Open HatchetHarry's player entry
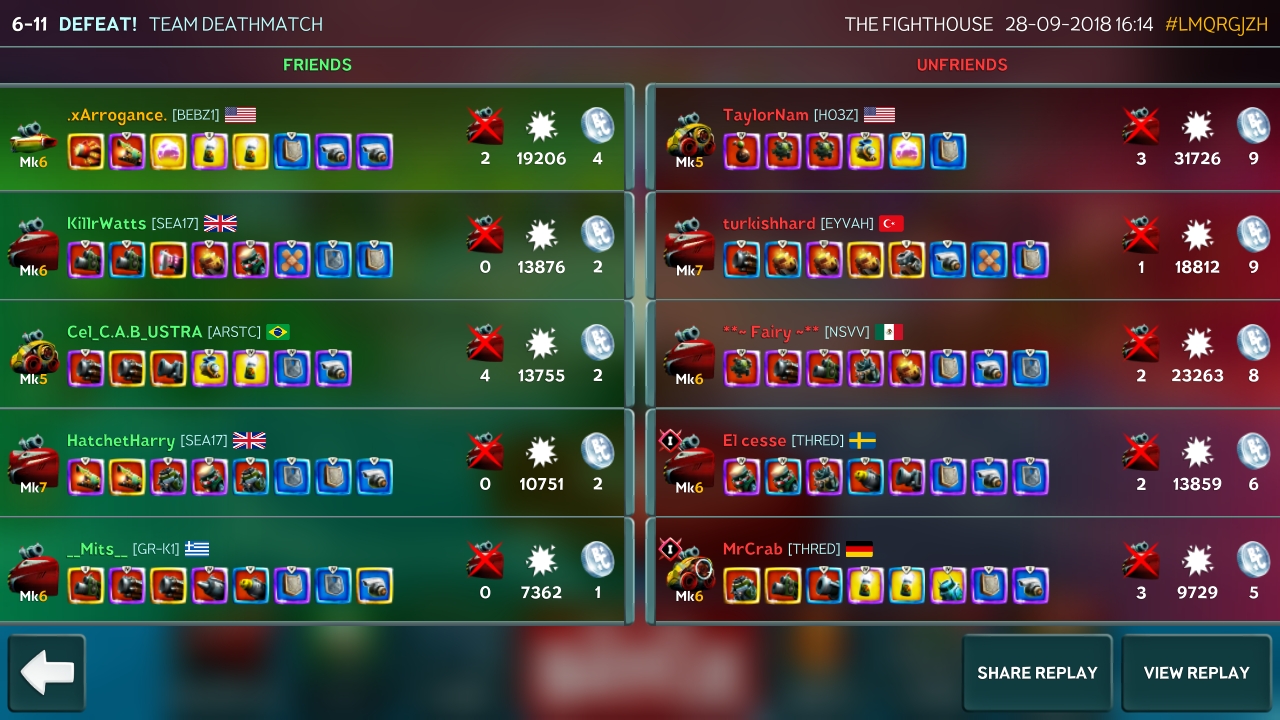 pos(316,462)
